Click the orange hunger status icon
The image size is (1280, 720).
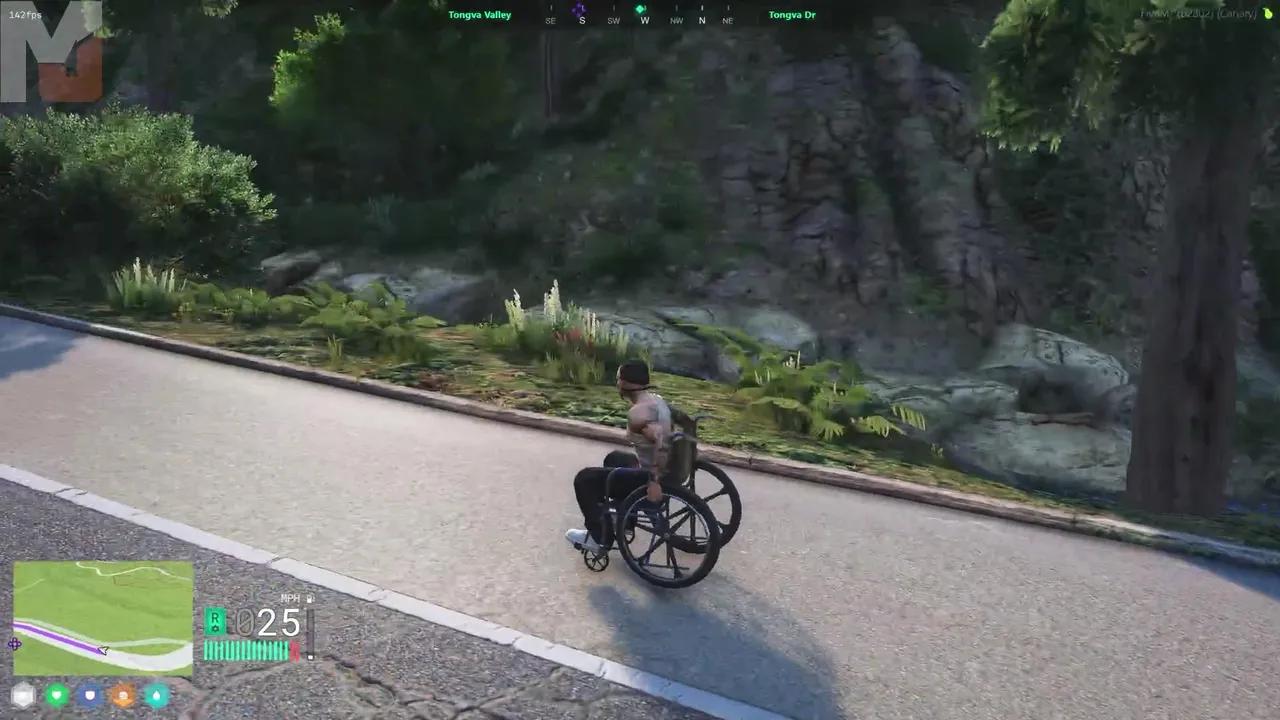coord(124,695)
